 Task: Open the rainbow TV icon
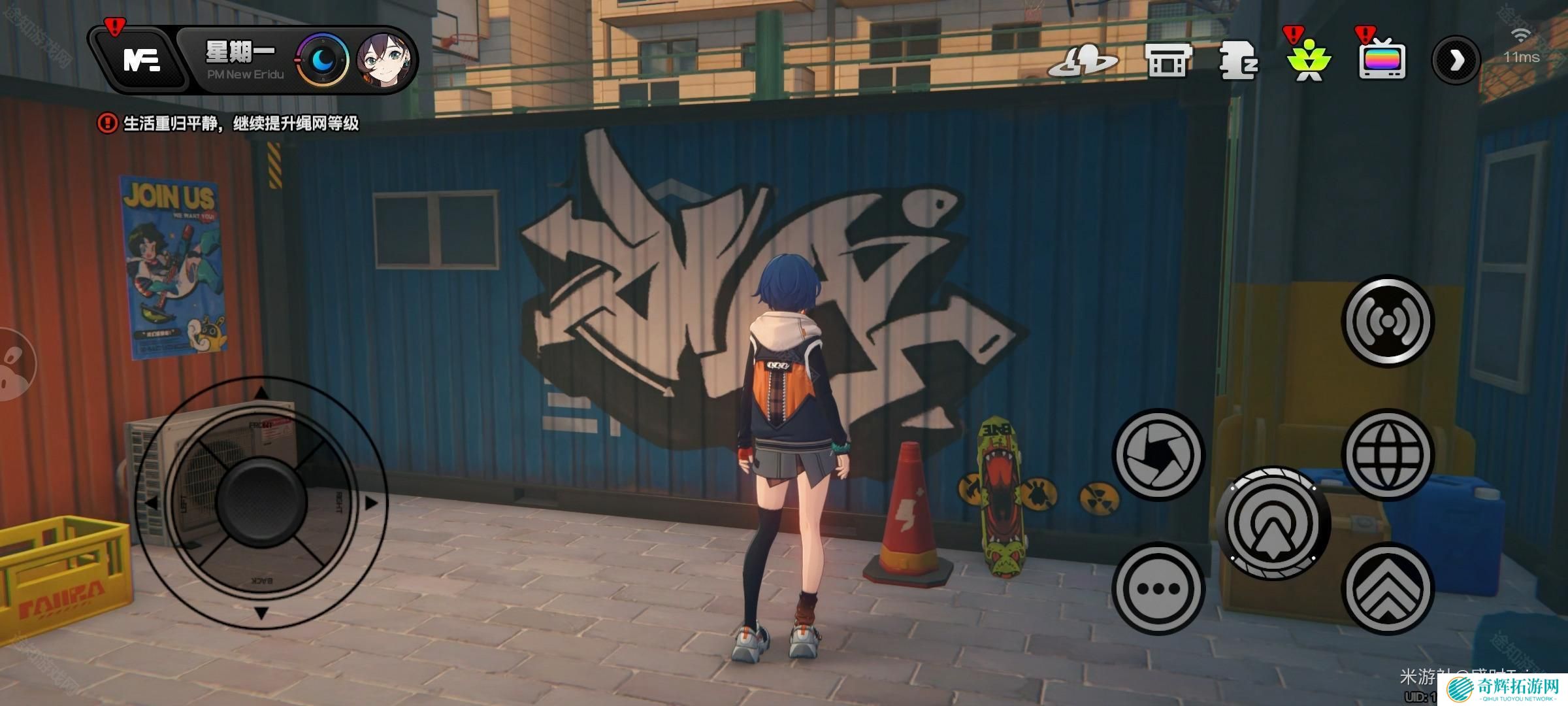(x=1382, y=61)
